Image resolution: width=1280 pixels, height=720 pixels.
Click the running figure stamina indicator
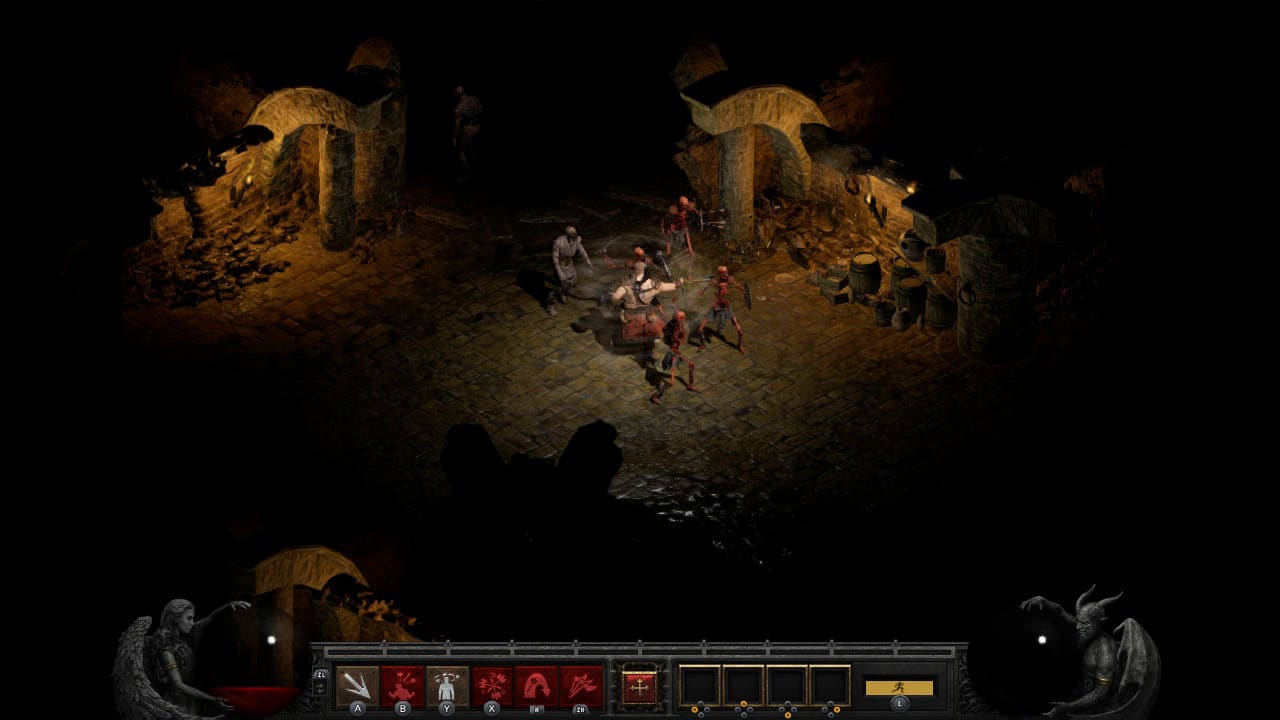click(898, 687)
